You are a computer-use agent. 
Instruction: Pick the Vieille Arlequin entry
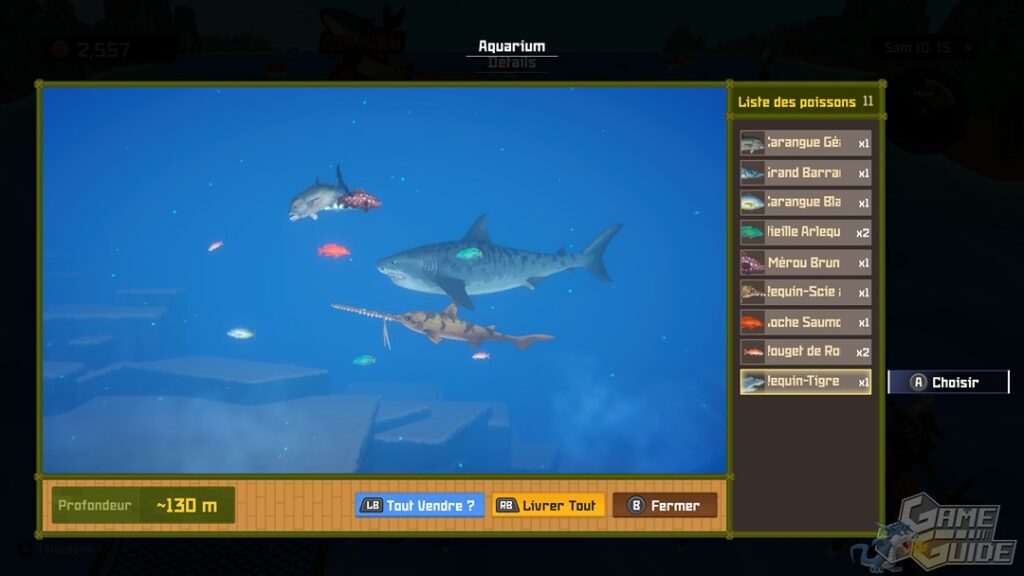805,232
